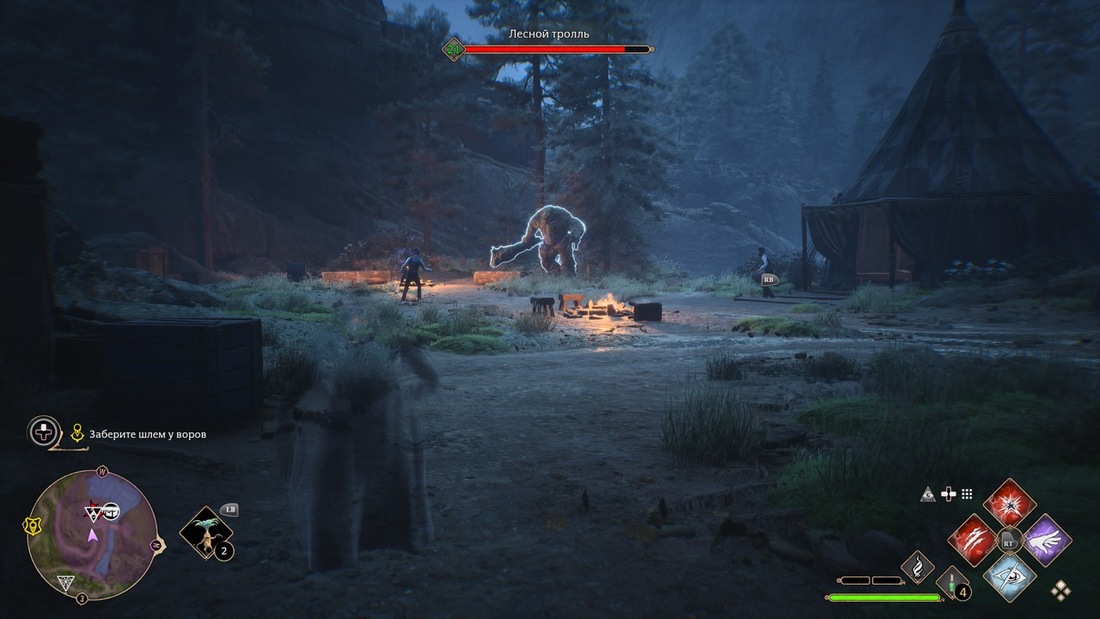Click the purple player arrow on the minimap
The width and height of the screenshot is (1100, 619).
[92, 535]
